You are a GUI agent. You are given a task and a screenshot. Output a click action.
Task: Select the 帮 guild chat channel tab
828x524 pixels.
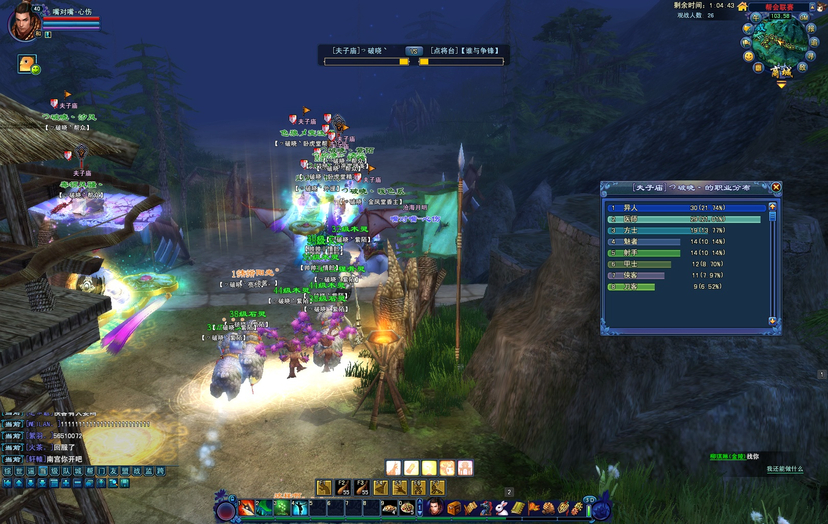coord(89,470)
